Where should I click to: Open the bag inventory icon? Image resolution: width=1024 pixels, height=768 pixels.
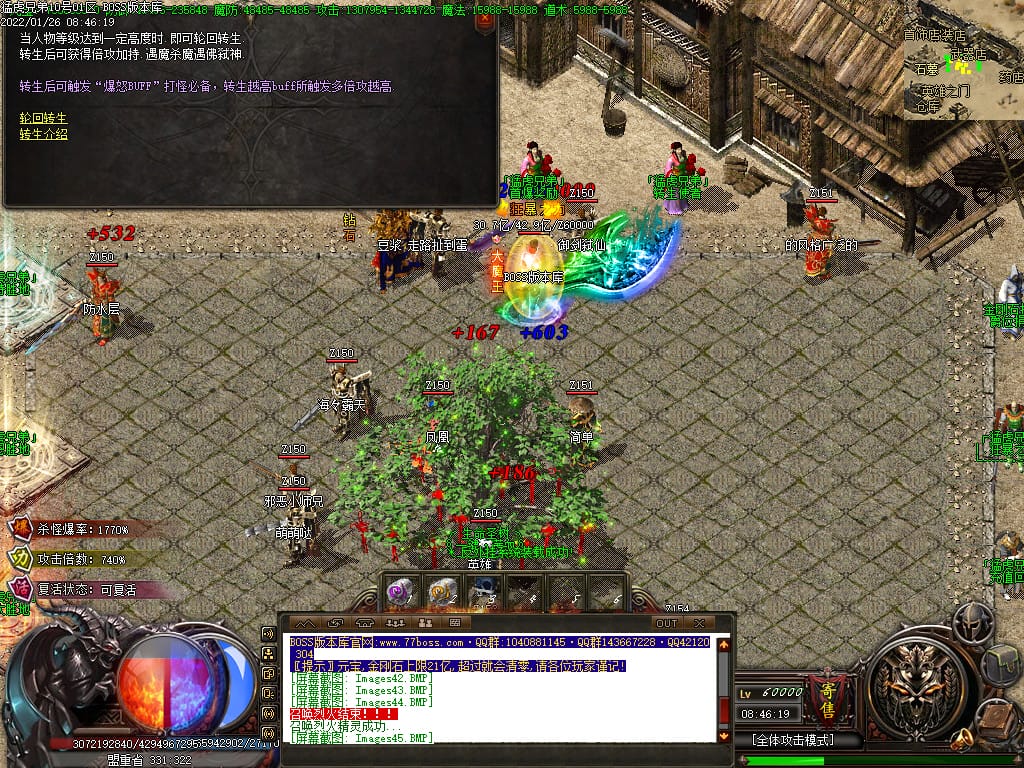(1002, 665)
